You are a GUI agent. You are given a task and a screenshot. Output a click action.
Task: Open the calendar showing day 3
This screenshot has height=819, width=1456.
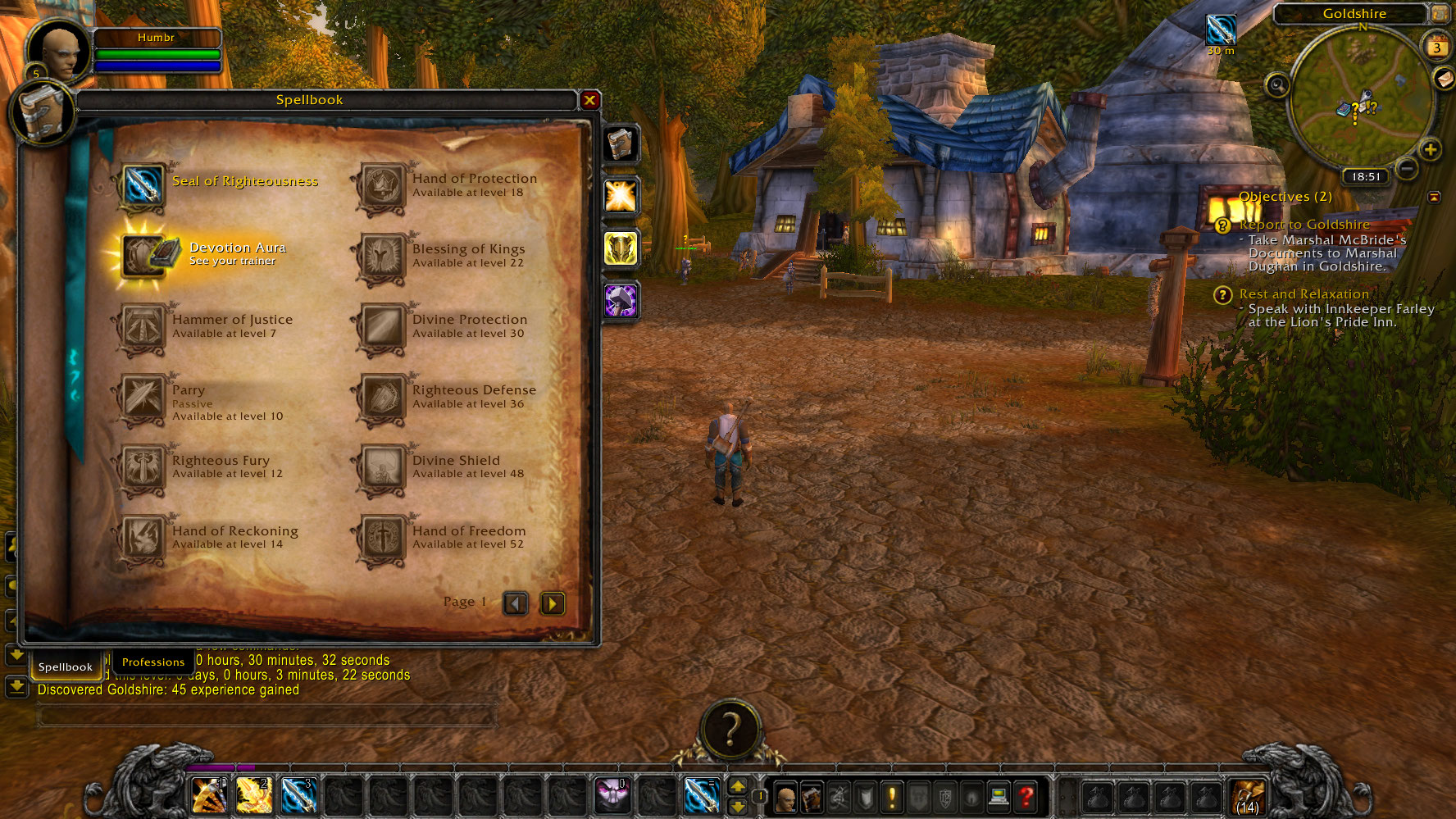click(1436, 47)
